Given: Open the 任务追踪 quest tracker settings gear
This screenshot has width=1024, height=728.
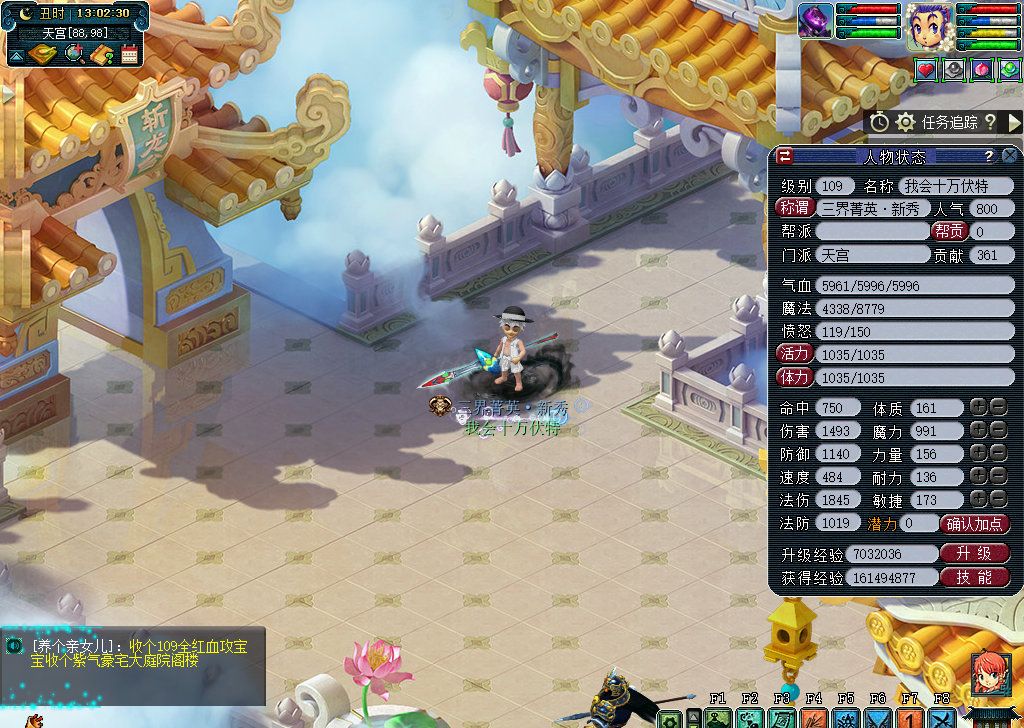Looking at the screenshot, I should tap(905, 122).
